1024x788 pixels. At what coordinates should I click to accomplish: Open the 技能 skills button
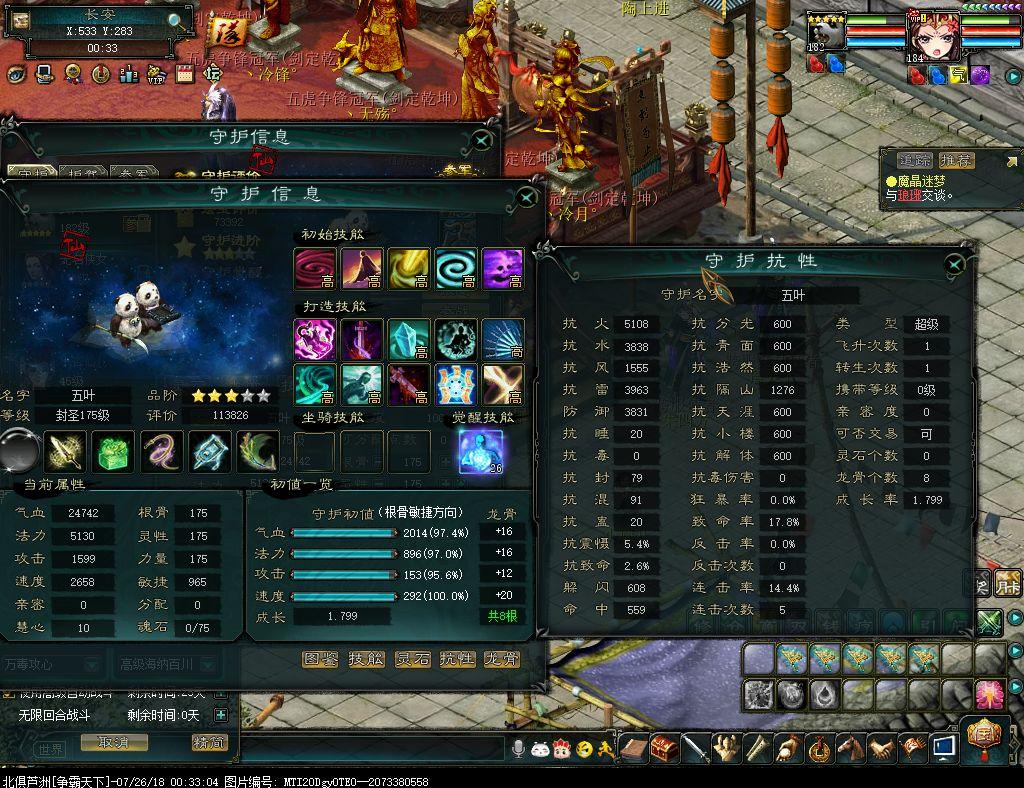[366, 659]
